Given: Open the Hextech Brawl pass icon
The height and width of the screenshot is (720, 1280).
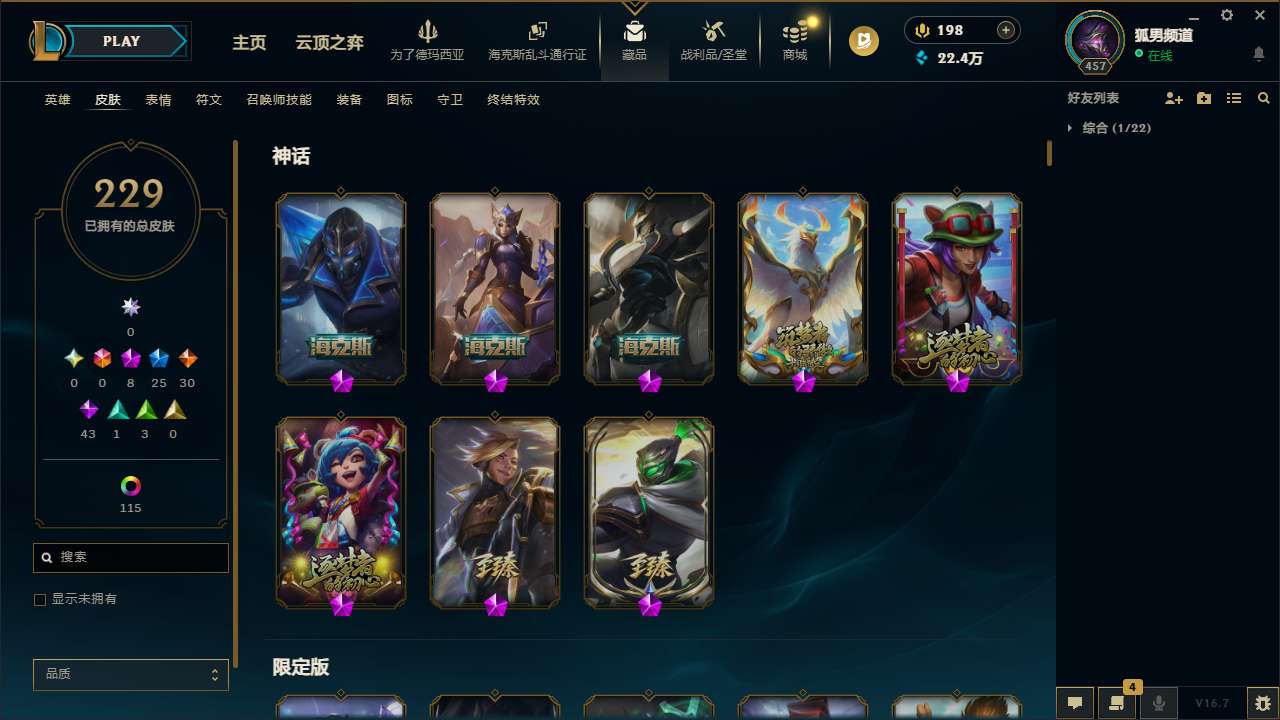Looking at the screenshot, I should coord(537,40).
